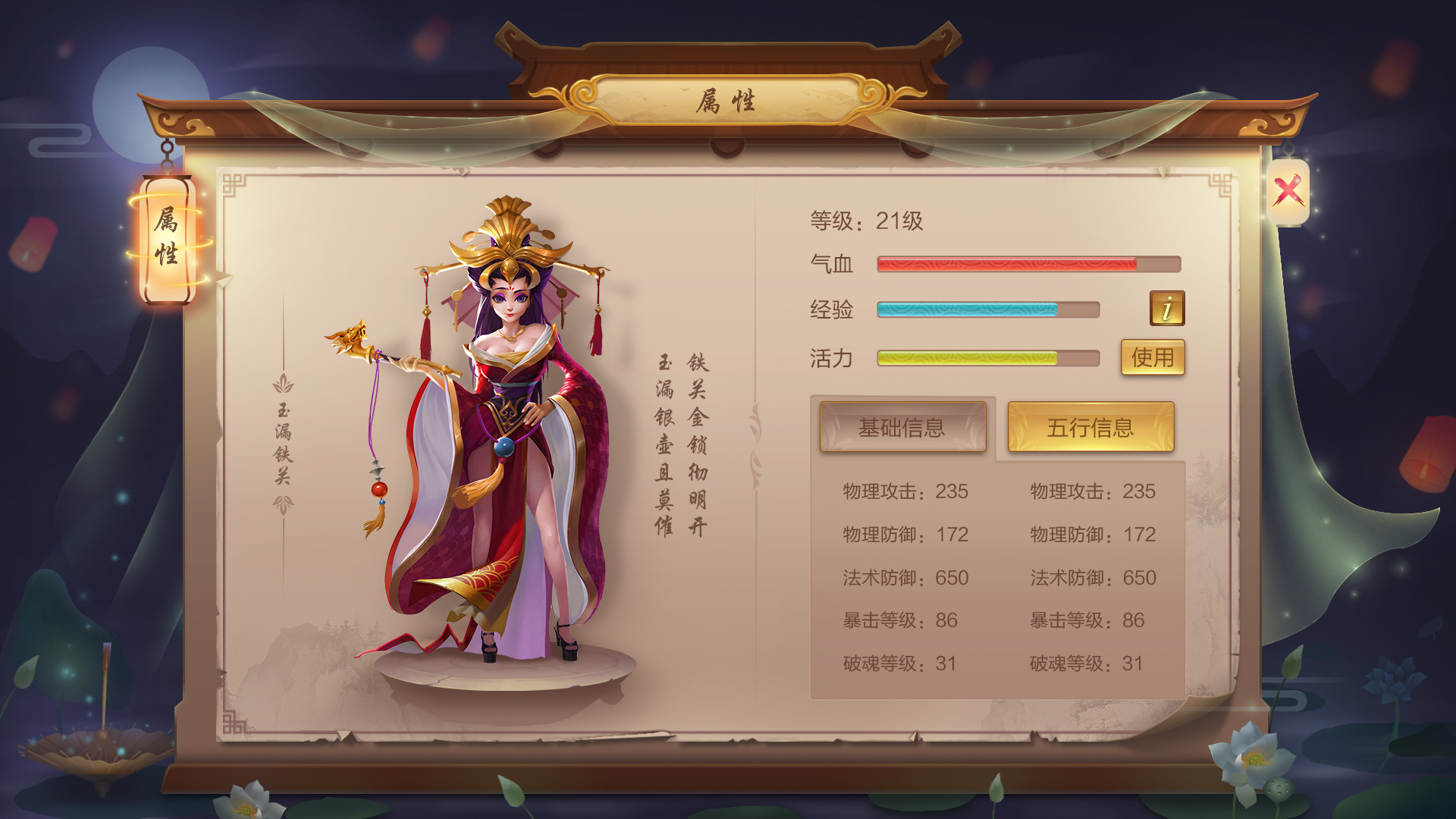This screenshot has width=1456, height=819.
Task: Switch to the 五行信息 tab
Action: pyautogui.click(x=1090, y=428)
